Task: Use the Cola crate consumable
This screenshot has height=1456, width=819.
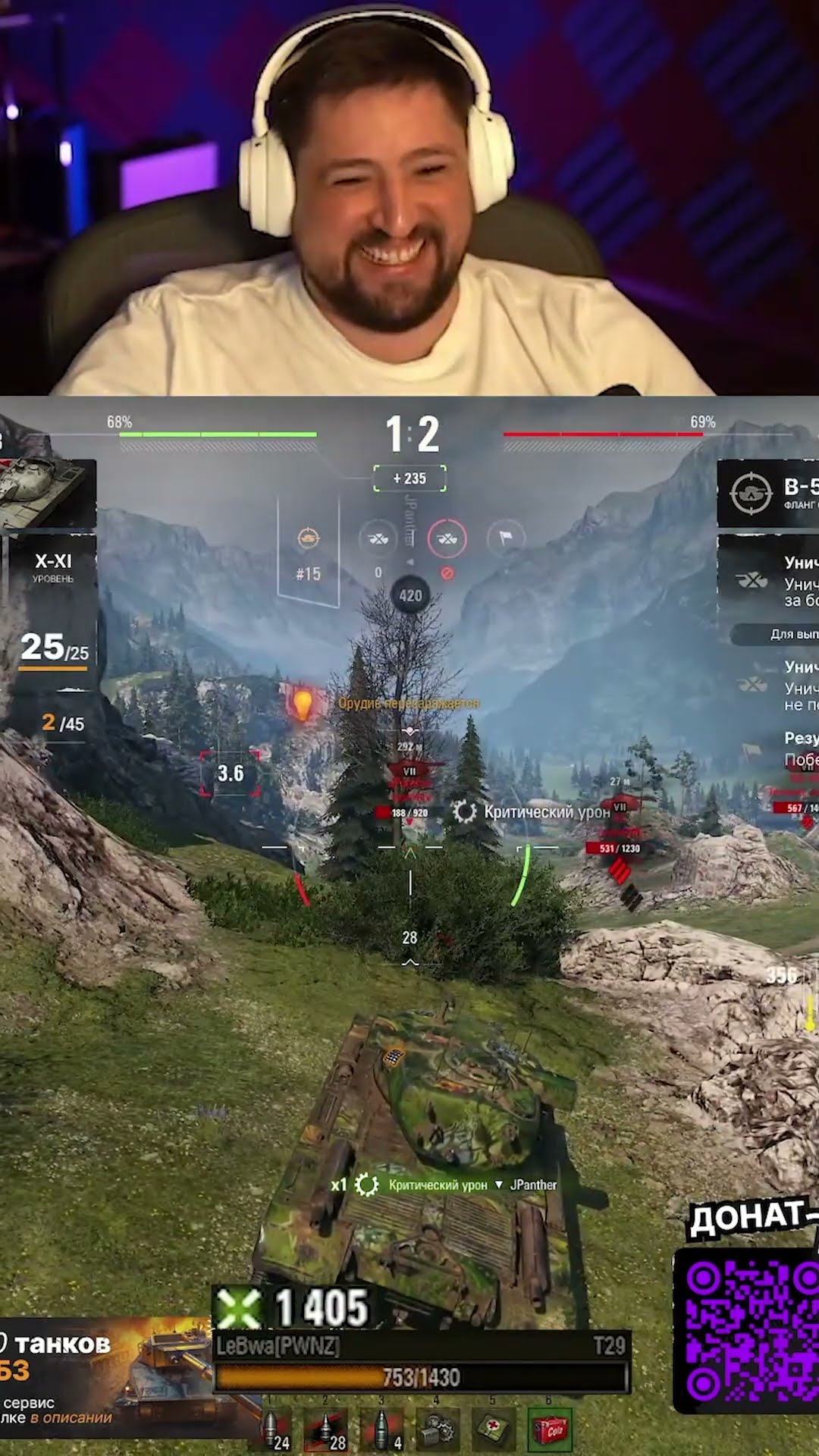Action: coord(549,1429)
